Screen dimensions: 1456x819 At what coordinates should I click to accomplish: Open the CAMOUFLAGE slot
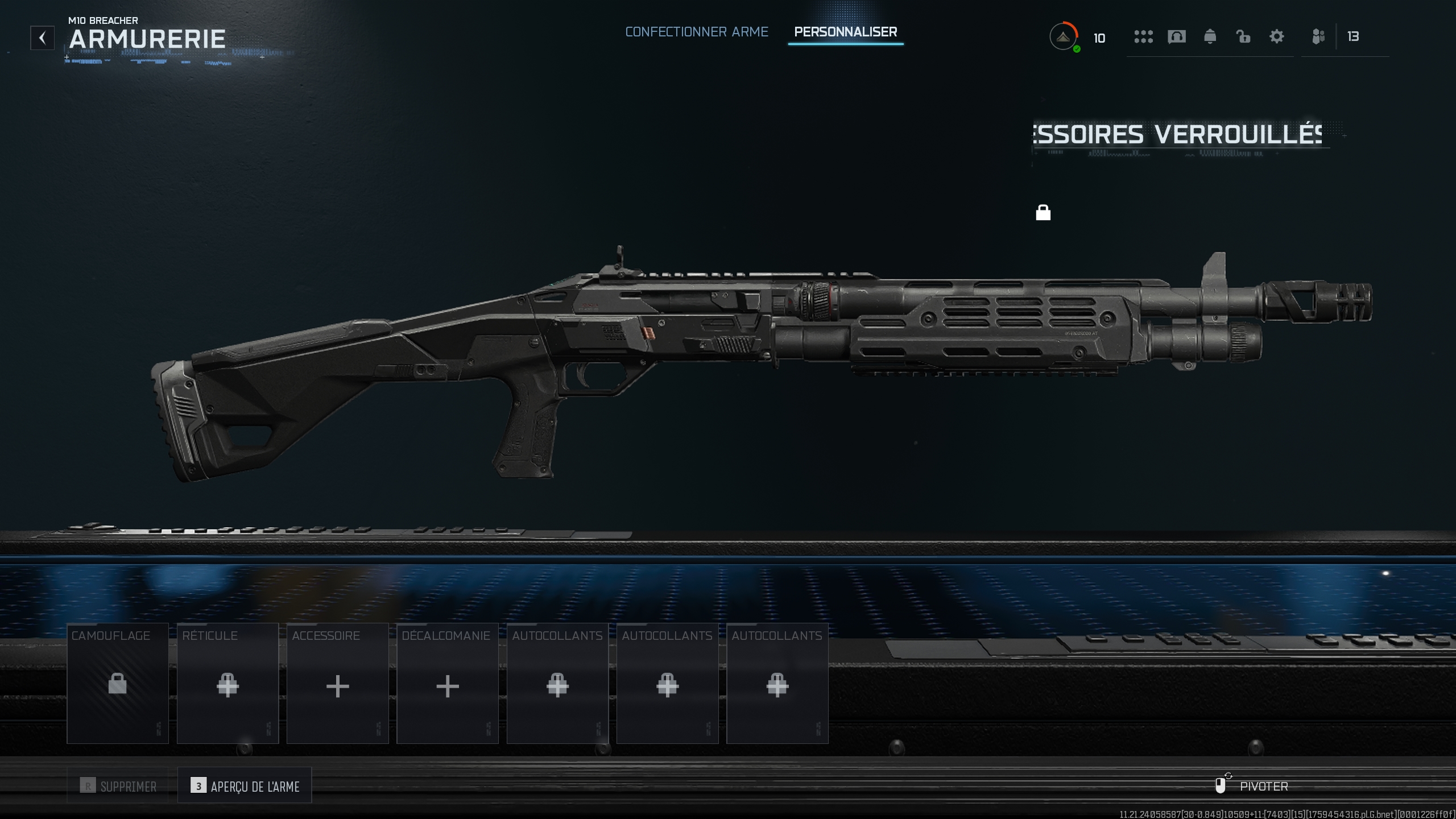click(x=117, y=684)
